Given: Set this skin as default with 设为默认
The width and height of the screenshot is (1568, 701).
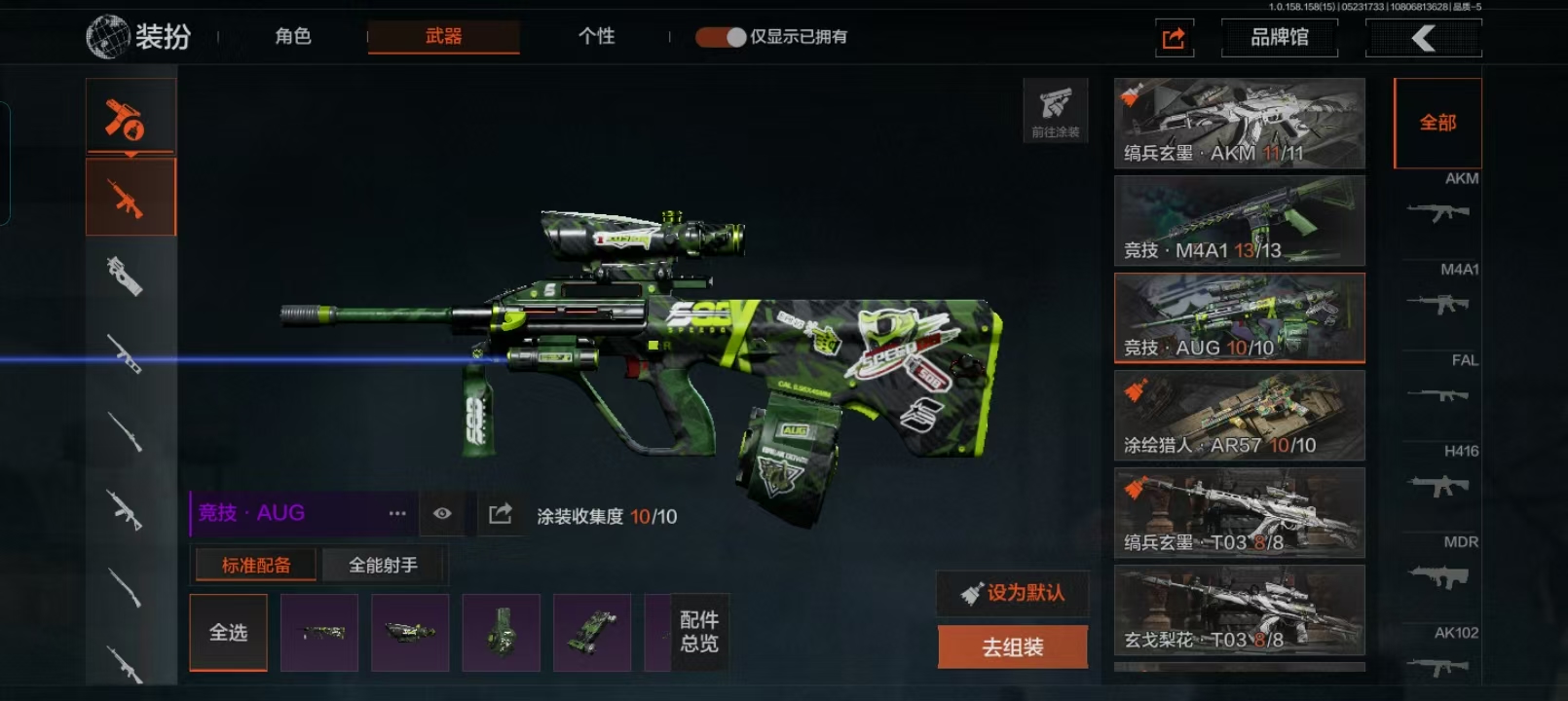Looking at the screenshot, I should click(1013, 593).
